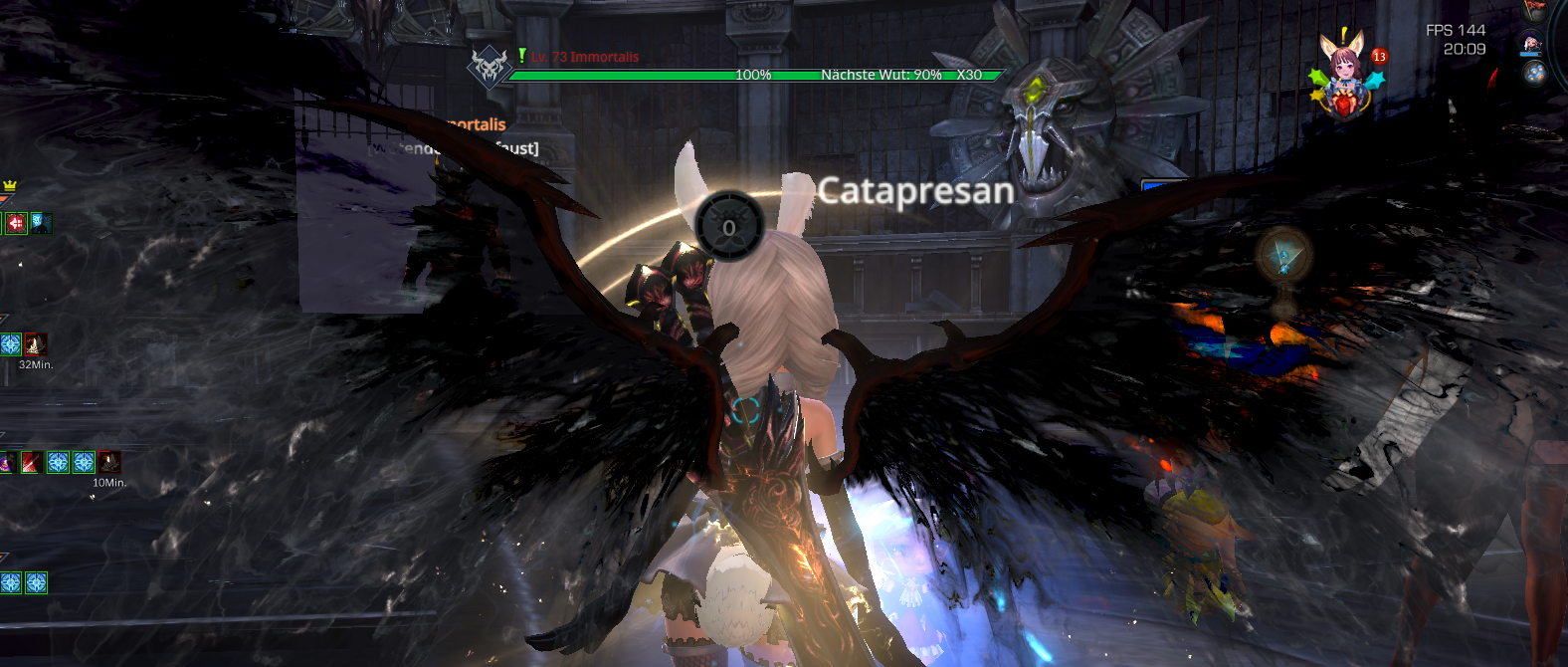Viewport: 1568px width, 667px height.
Task: Inspect the purple wizard hat buff icon
Action: coord(6,462)
